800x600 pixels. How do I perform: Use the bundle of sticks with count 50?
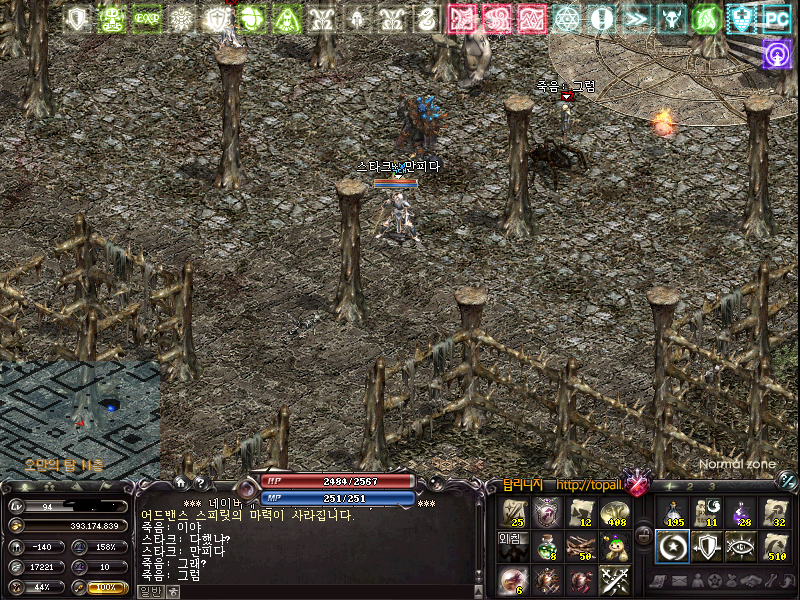point(580,546)
